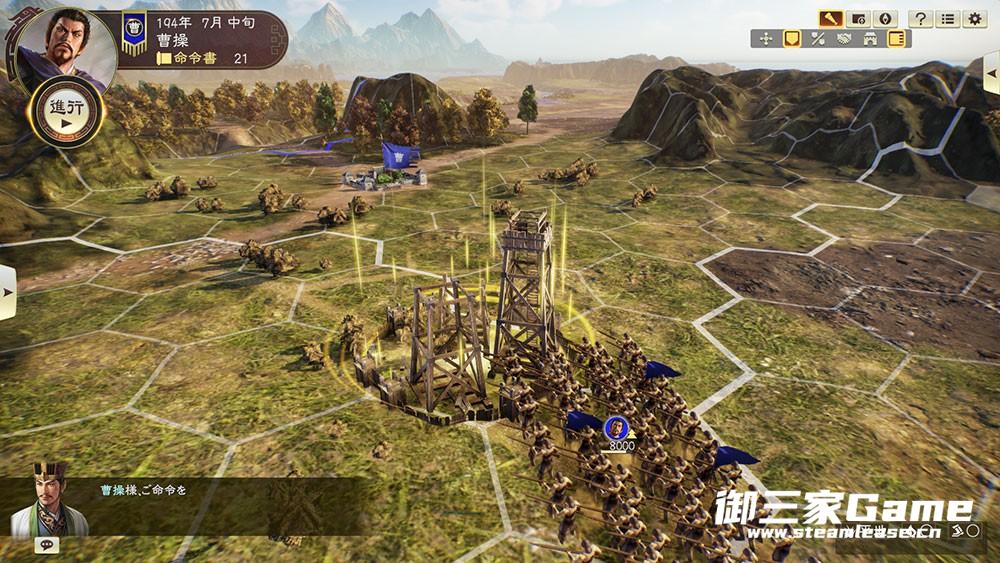Image resolution: width=1000 pixels, height=563 pixels.
Task: Click the compass icon button
Action: [x=885, y=18]
